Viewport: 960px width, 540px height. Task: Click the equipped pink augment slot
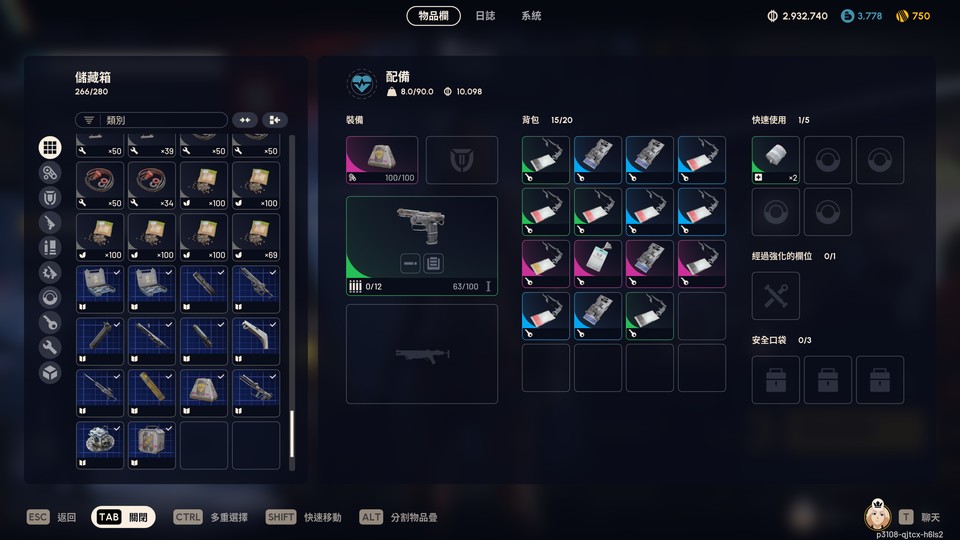(x=381, y=160)
